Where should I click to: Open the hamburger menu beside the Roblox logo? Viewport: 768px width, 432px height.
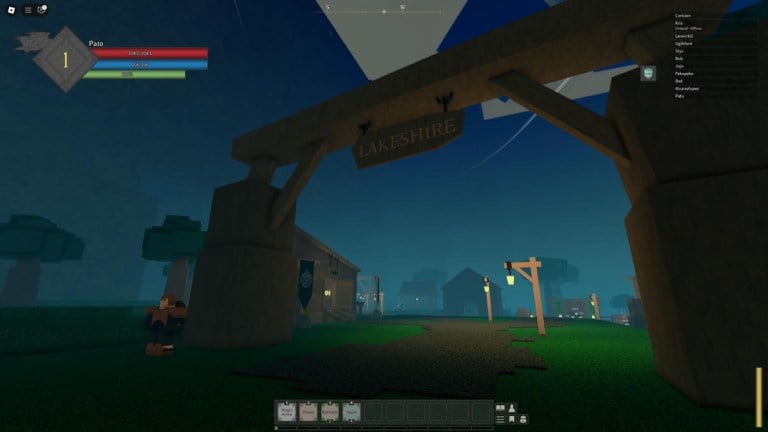pyautogui.click(x=27, y=9)
